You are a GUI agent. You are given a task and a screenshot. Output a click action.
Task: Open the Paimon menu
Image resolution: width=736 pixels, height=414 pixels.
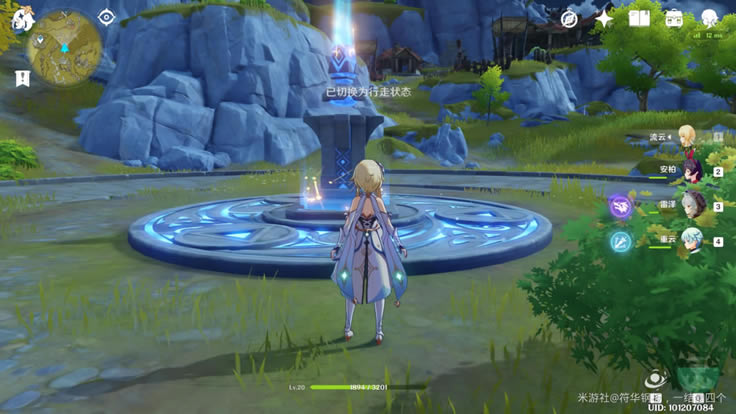[21, 20]
